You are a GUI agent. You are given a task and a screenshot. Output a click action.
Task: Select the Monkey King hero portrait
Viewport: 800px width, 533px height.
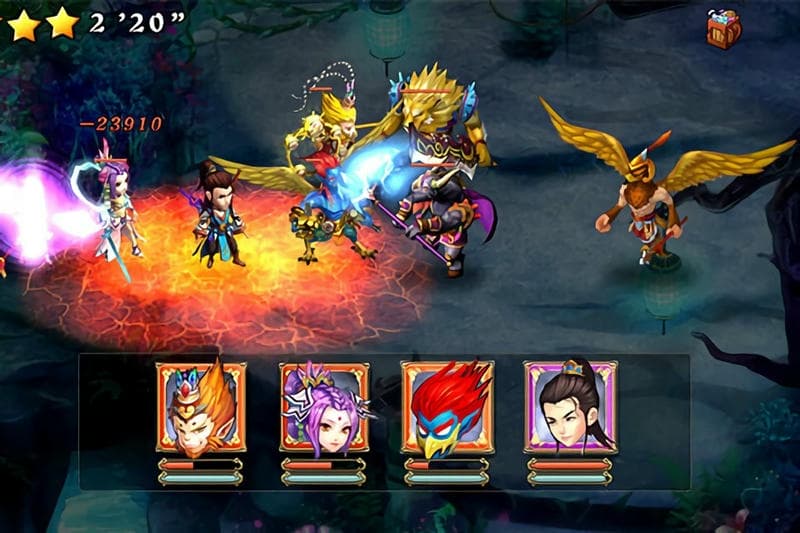[200, 408]
